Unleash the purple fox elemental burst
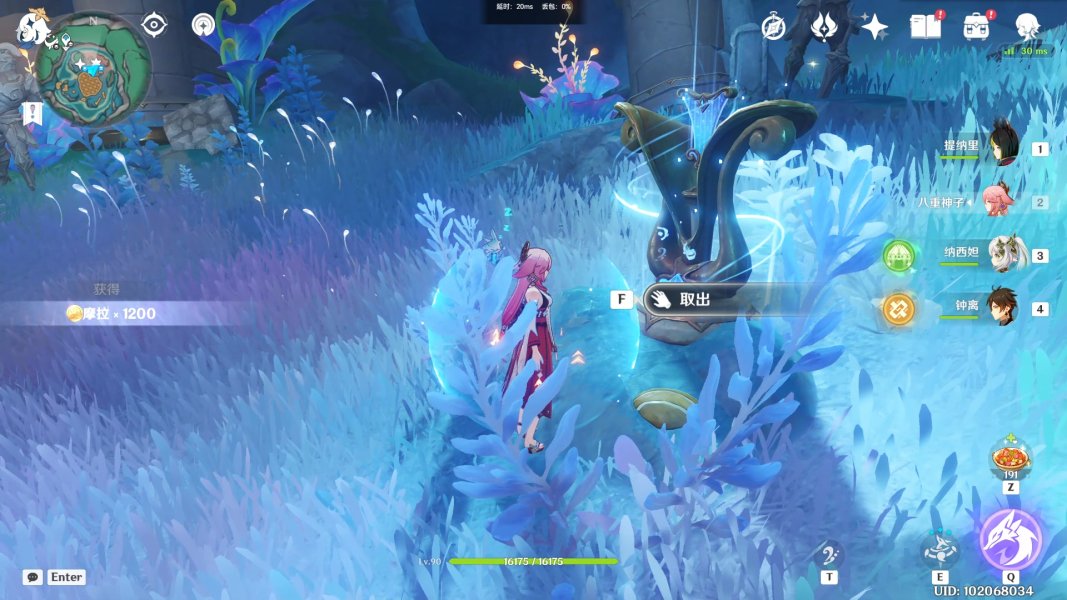1067x600 pixels. pos(1011,540)
